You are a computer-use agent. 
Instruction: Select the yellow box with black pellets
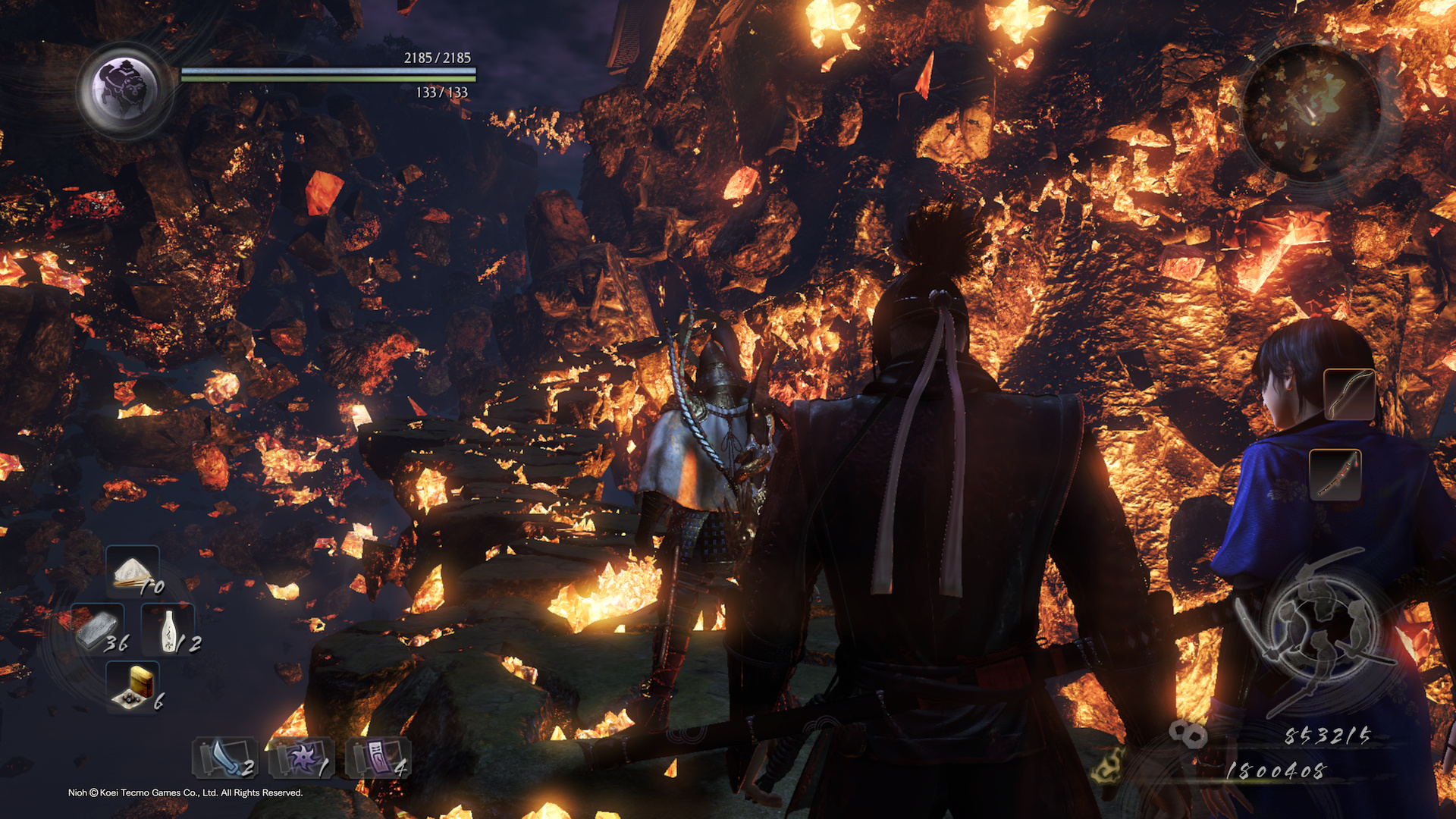point(133,686)
